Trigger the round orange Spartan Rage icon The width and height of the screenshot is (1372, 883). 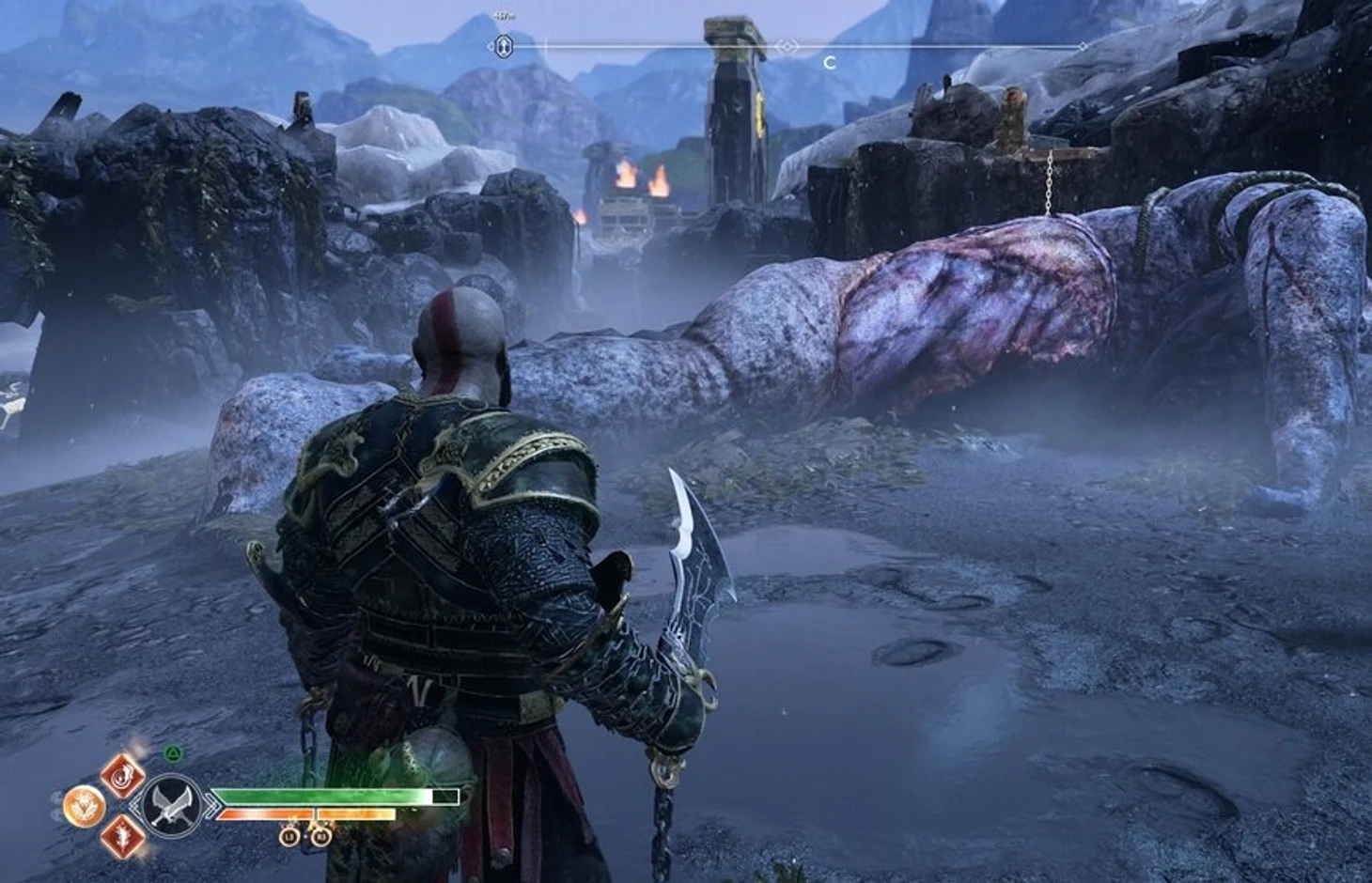pyautogui.click(x=84, y=806)
